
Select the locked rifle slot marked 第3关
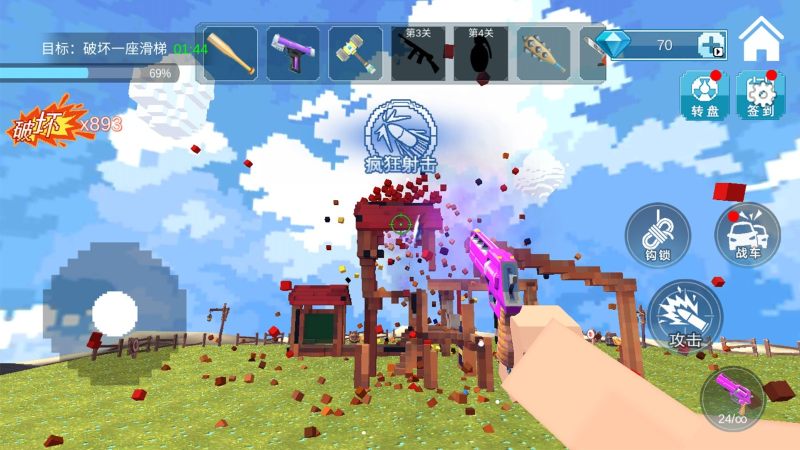click(x=418, y=53)
